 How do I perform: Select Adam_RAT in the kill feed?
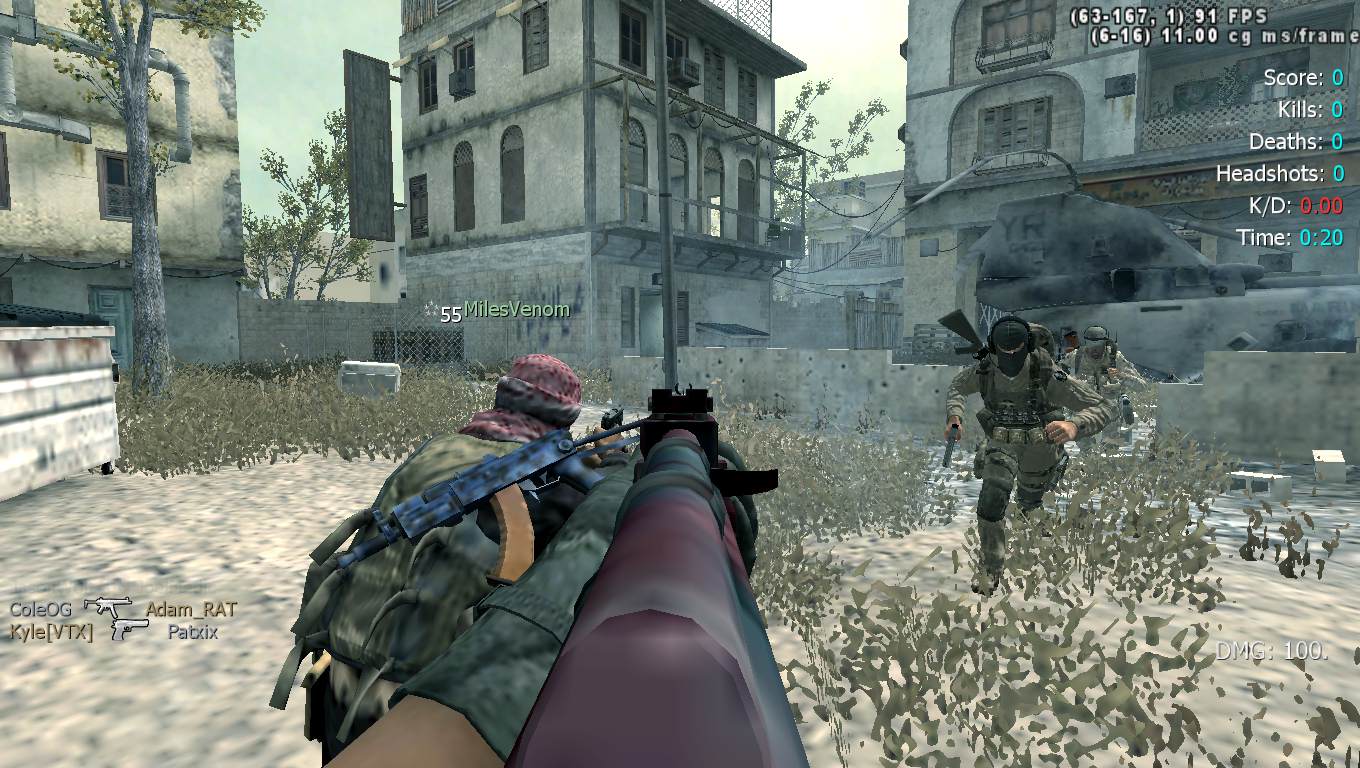(x=191, y=609)
